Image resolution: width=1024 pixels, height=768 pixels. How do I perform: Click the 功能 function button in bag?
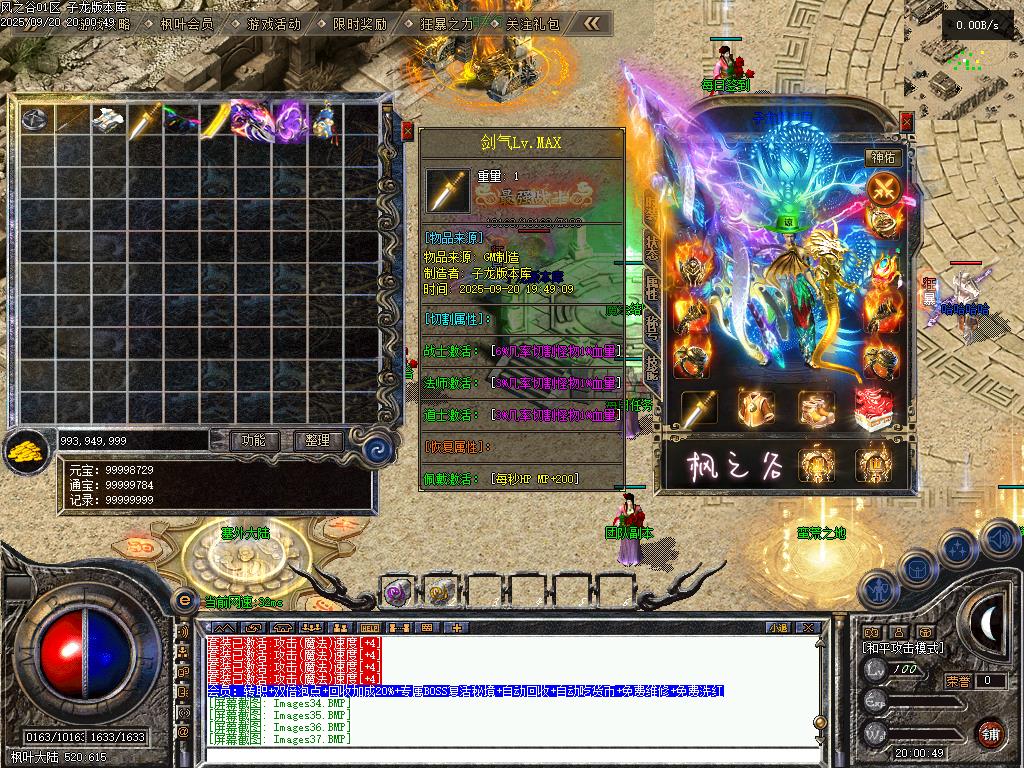click(253, 440)
